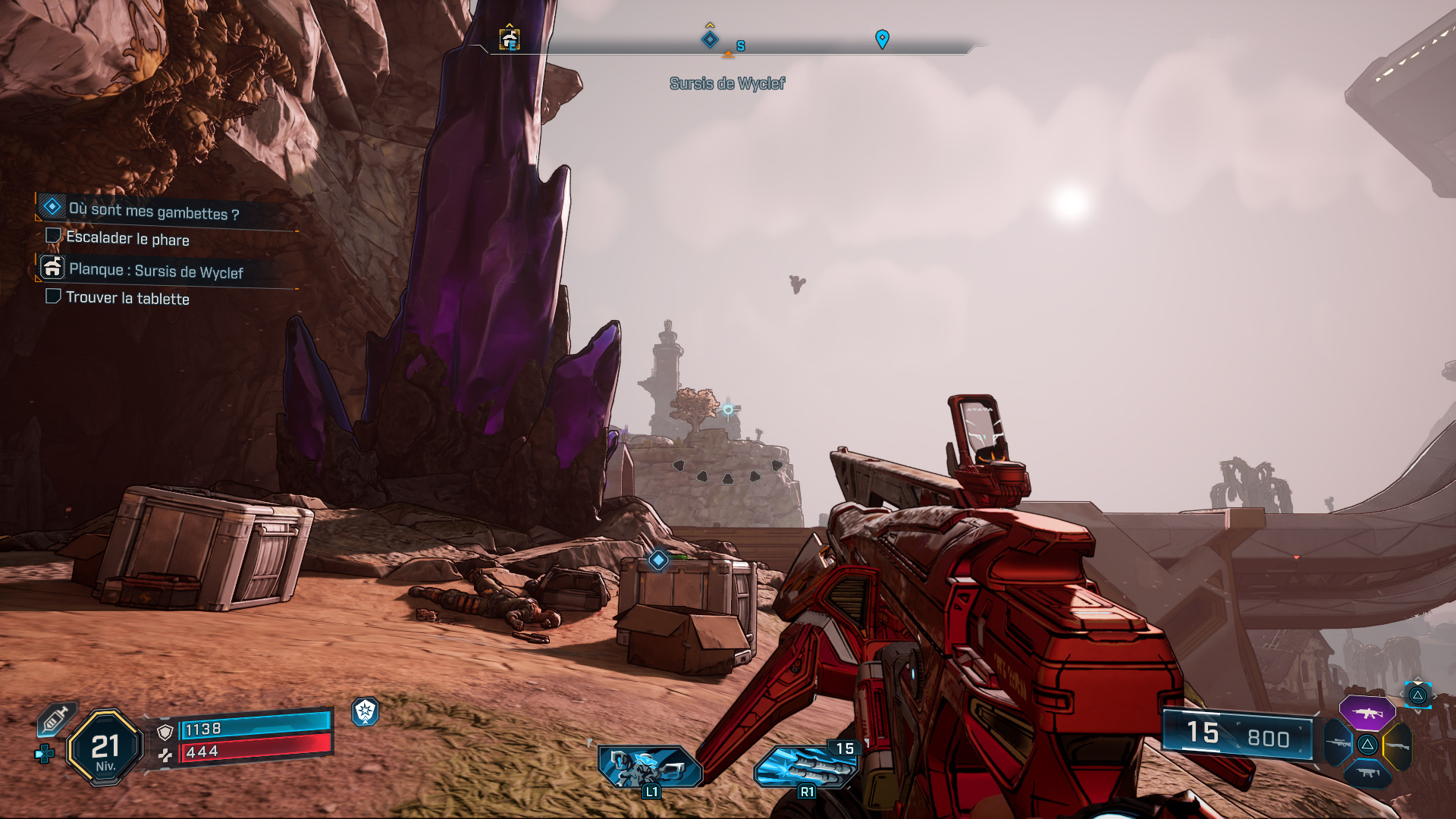
Task: Toggle the waypoint diamond on Où sont mes gambettes
Action: click(x=52, y=207)
